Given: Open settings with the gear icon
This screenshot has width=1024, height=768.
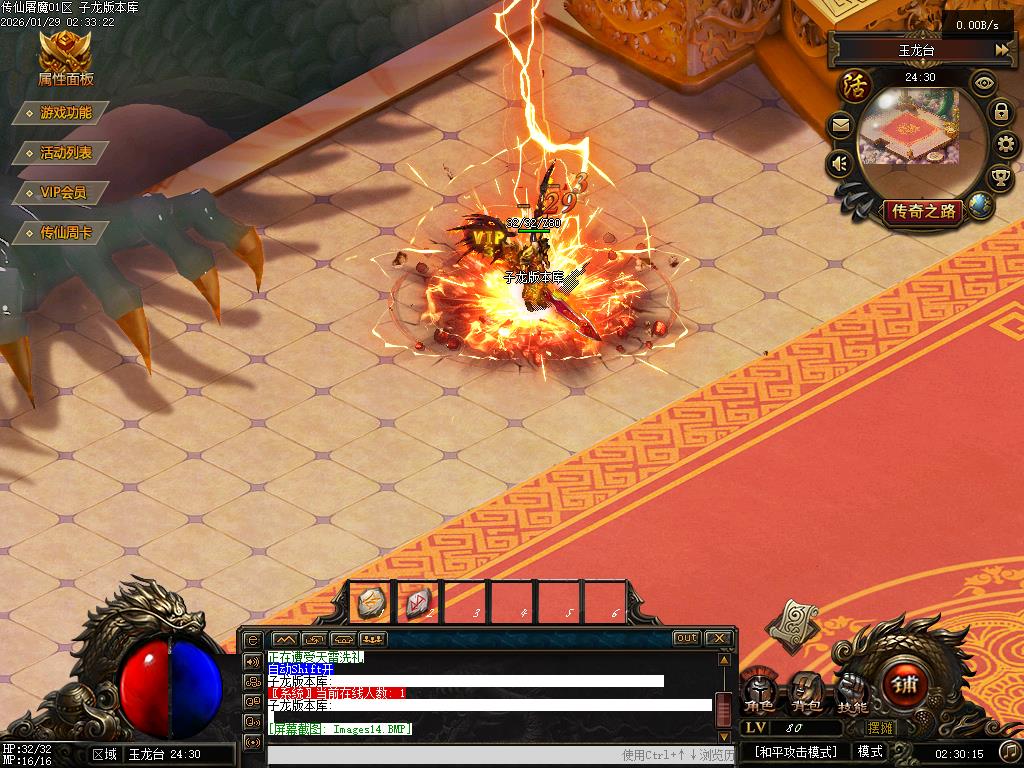Looking at the screenshot, I should (1006, 145).
